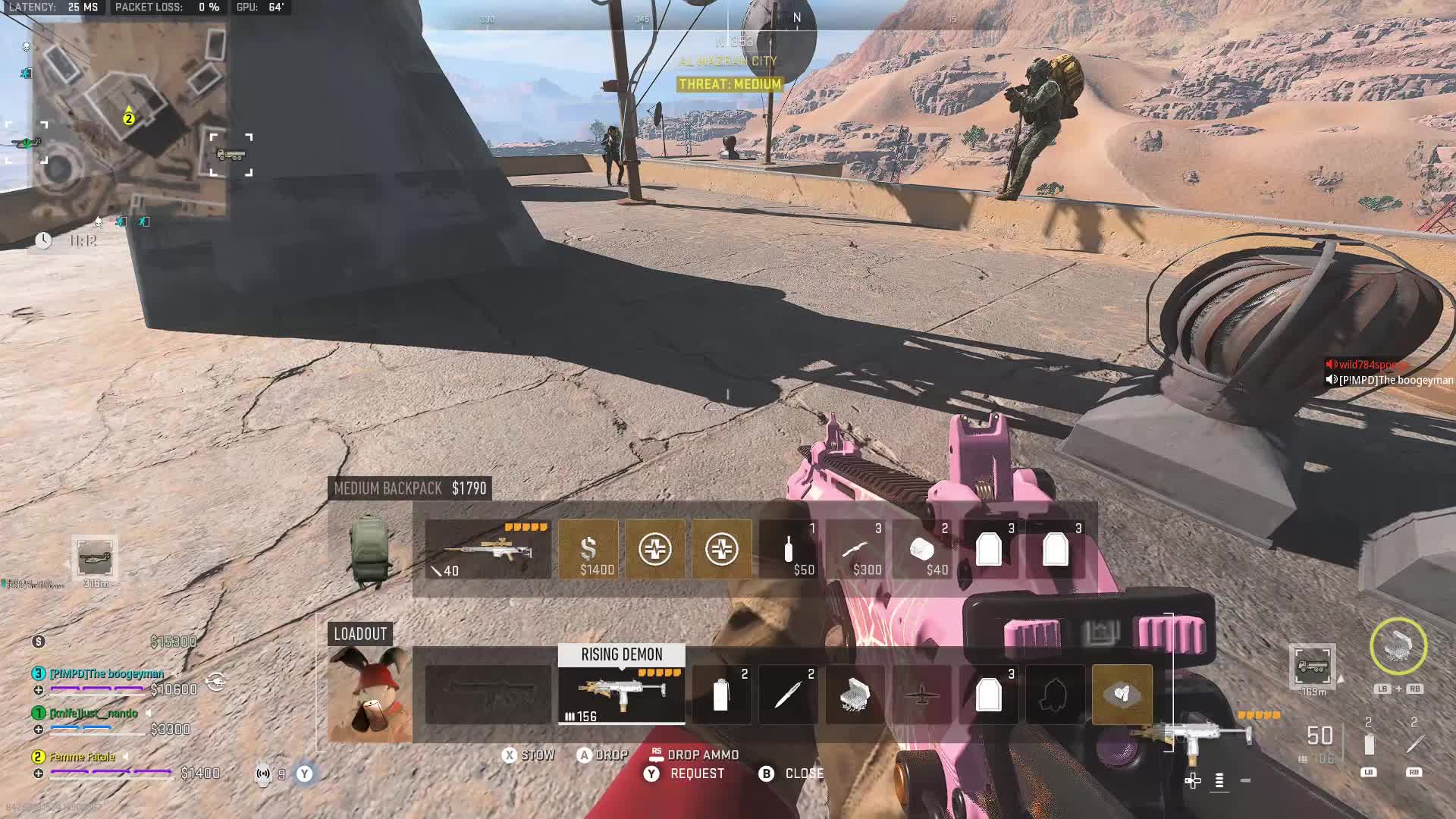Choose the UAV killstreak slot
The width and height of the screenshot is (1456, 819).
tap(921, 694)
